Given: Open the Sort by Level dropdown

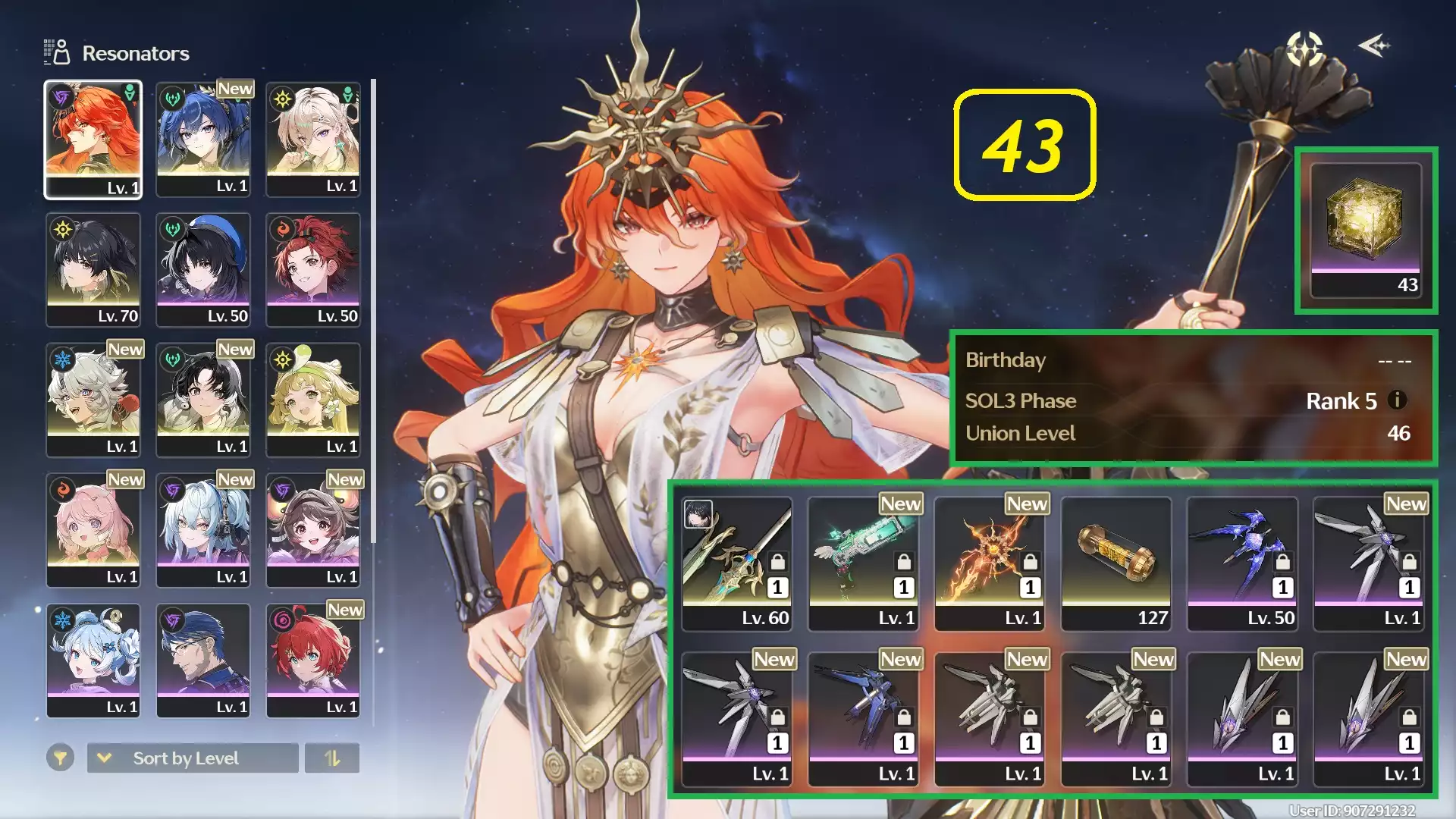Looking at the screenshot, I should (193, 758).
